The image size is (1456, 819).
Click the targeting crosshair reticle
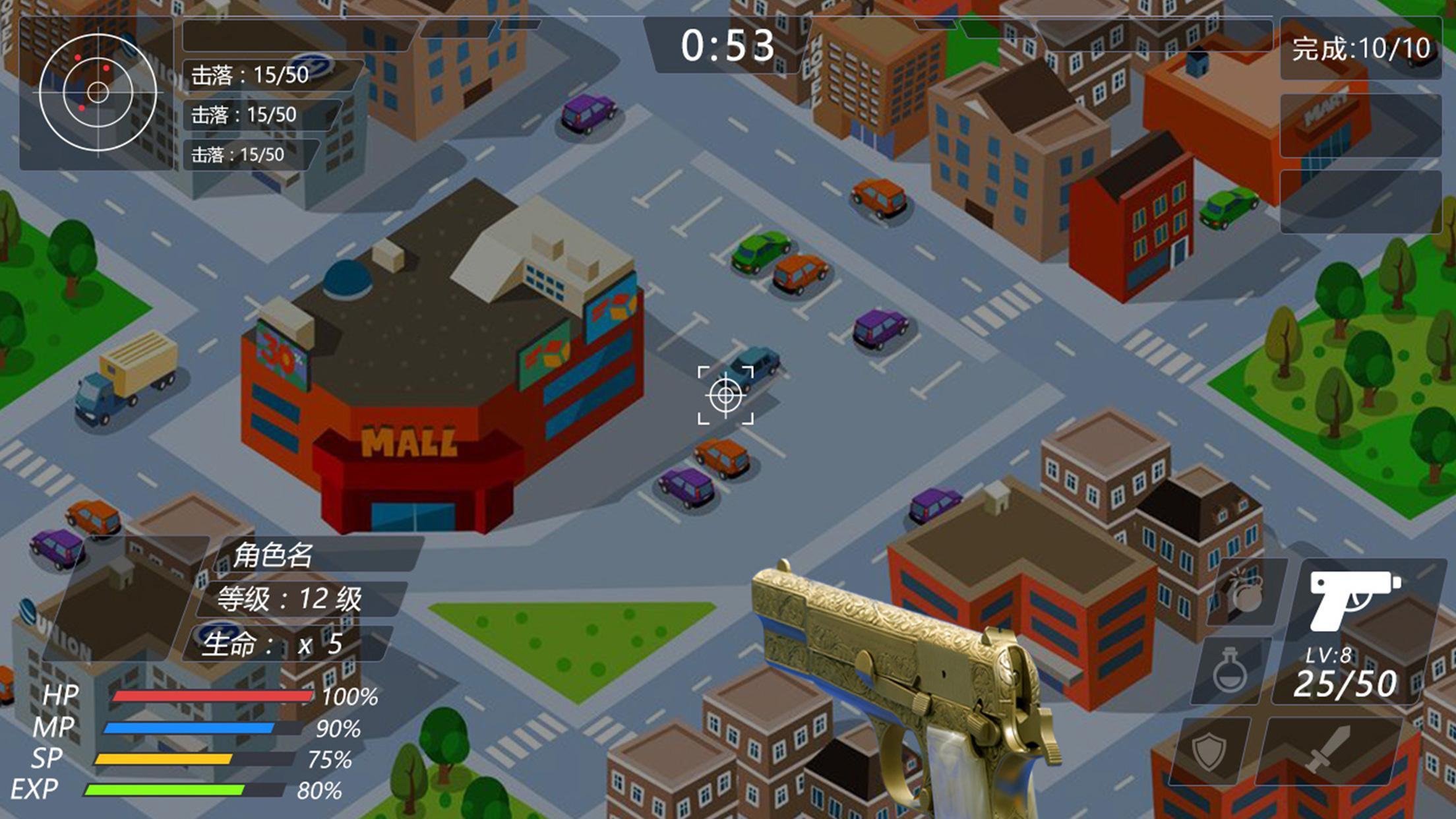point(727,396)
